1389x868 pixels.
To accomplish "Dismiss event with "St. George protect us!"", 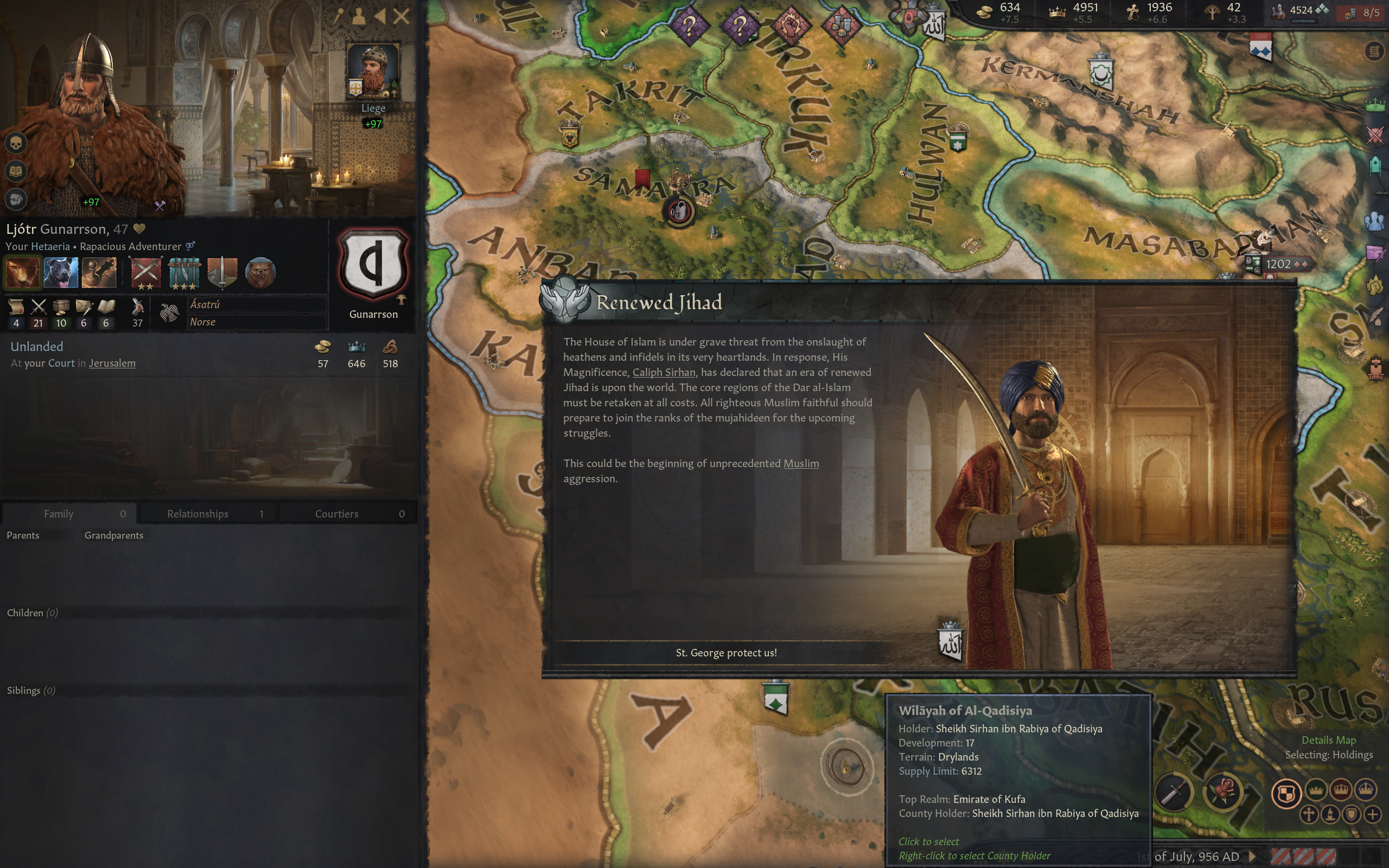I will [x=725, y=653].
